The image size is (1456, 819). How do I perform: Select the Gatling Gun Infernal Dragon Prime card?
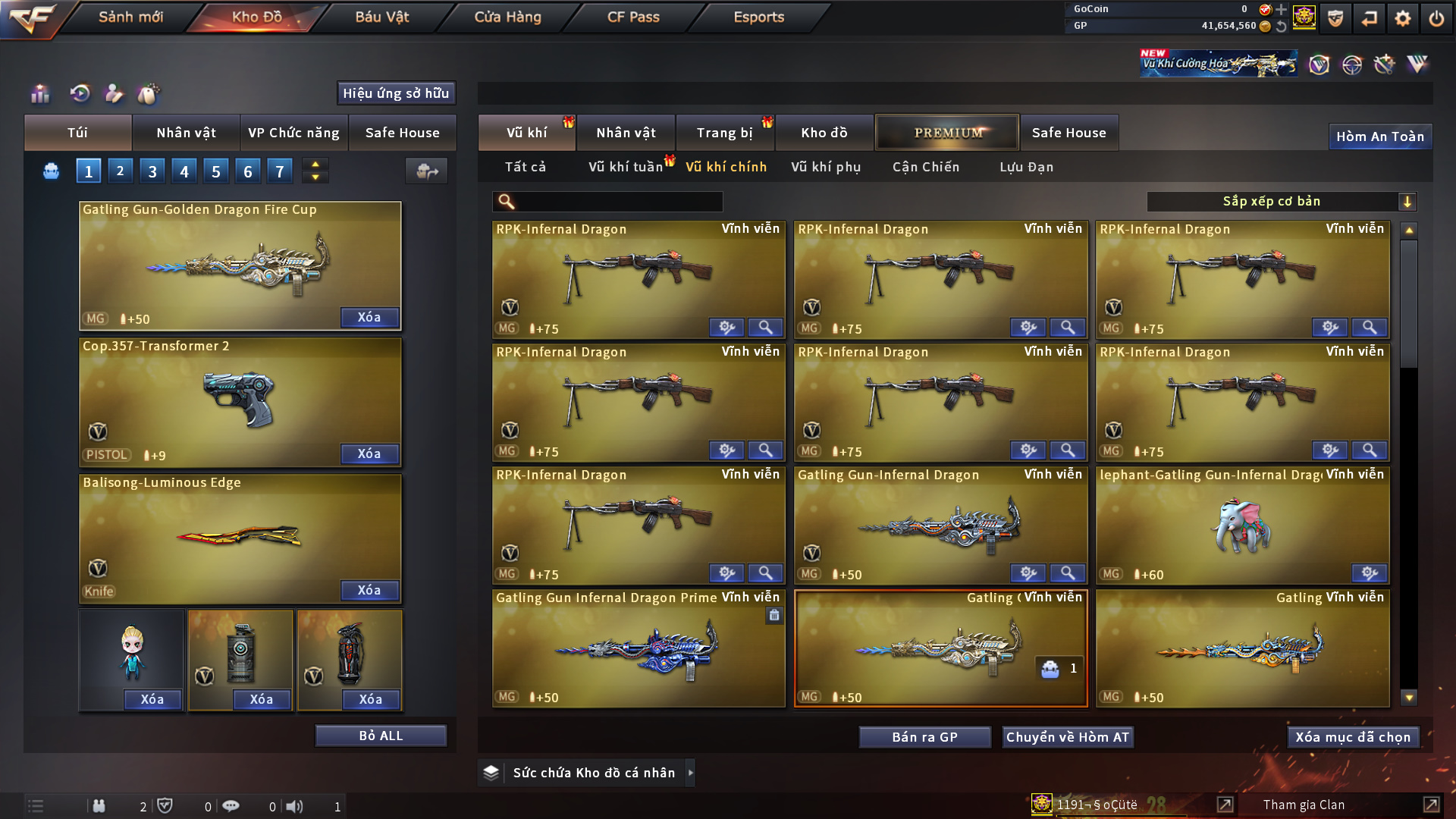[639, 648]
